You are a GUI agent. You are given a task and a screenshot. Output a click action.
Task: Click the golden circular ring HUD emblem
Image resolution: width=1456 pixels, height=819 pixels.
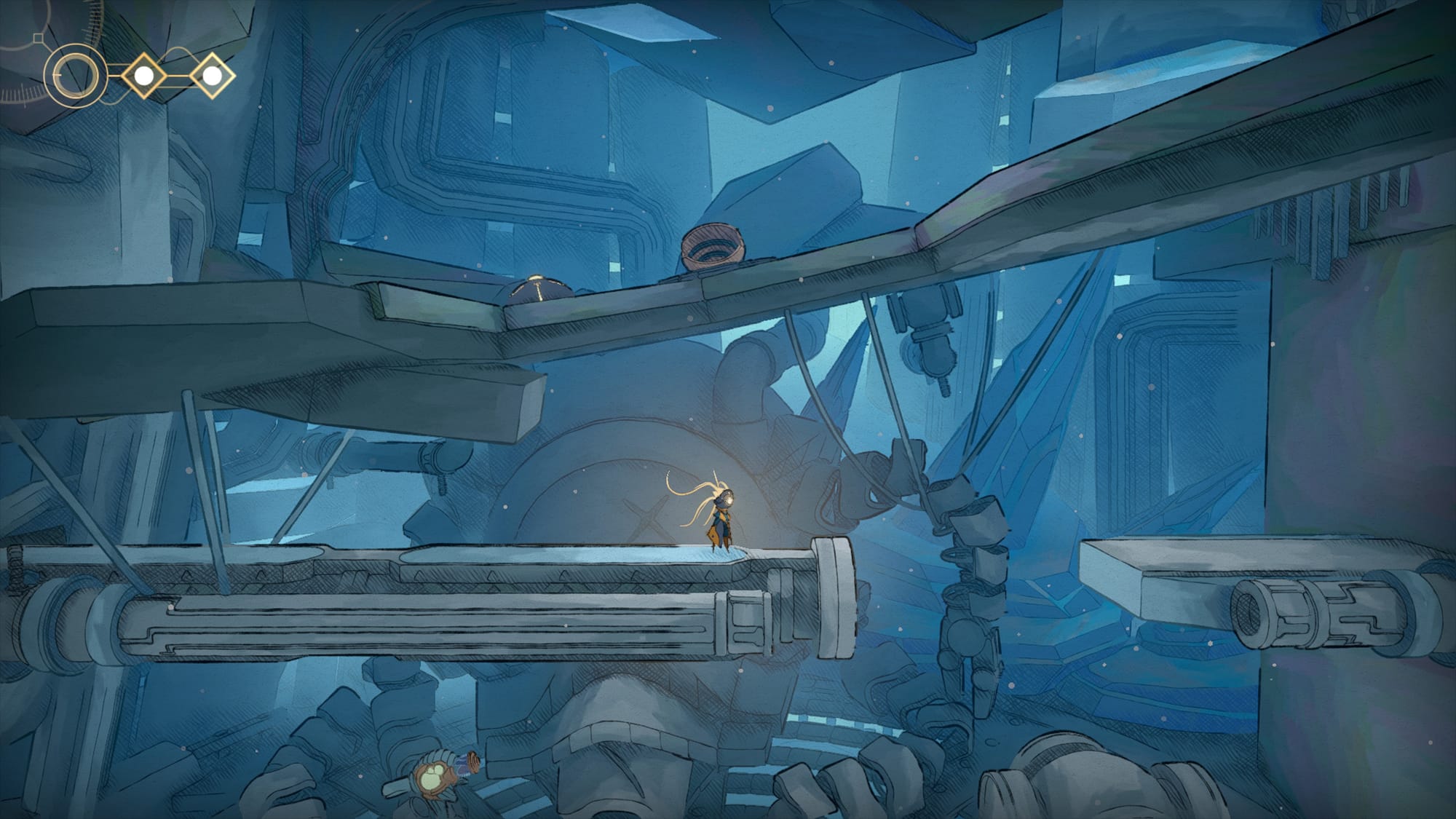click(x=74, y=76)
